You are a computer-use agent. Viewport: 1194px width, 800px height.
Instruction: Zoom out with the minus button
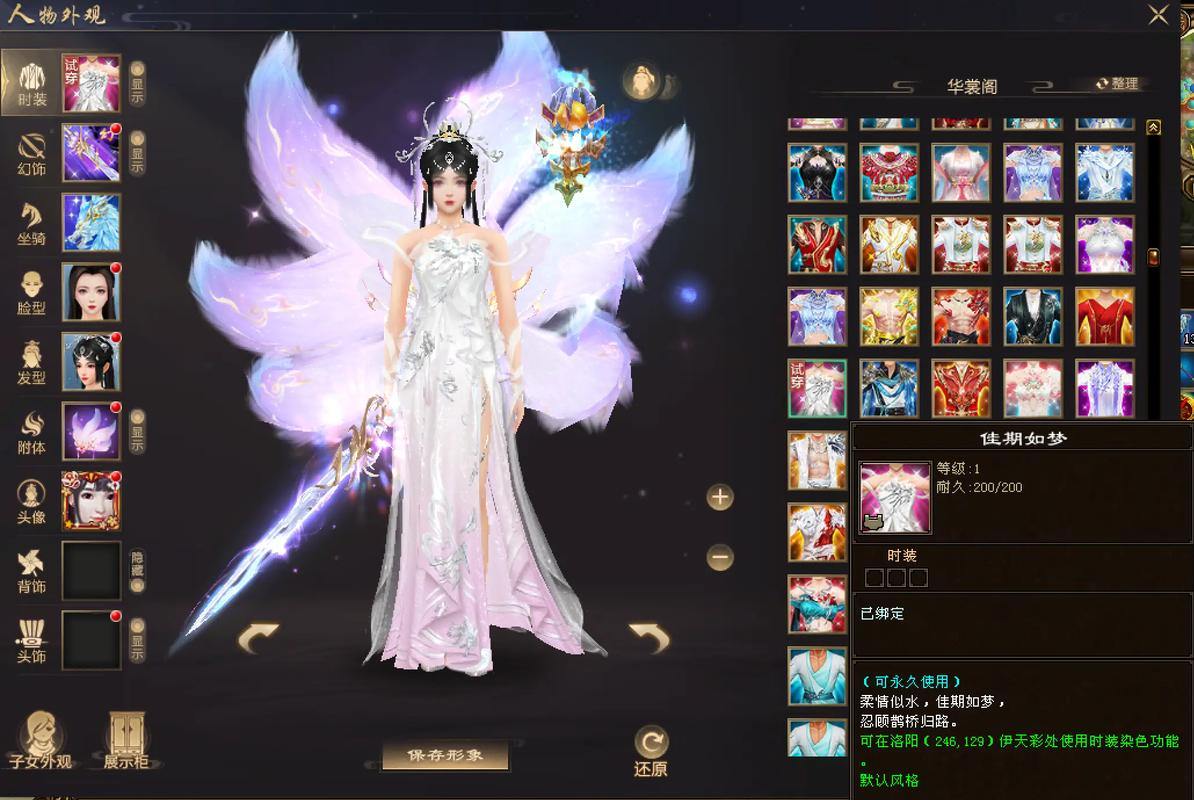click(x=720, y=557)
